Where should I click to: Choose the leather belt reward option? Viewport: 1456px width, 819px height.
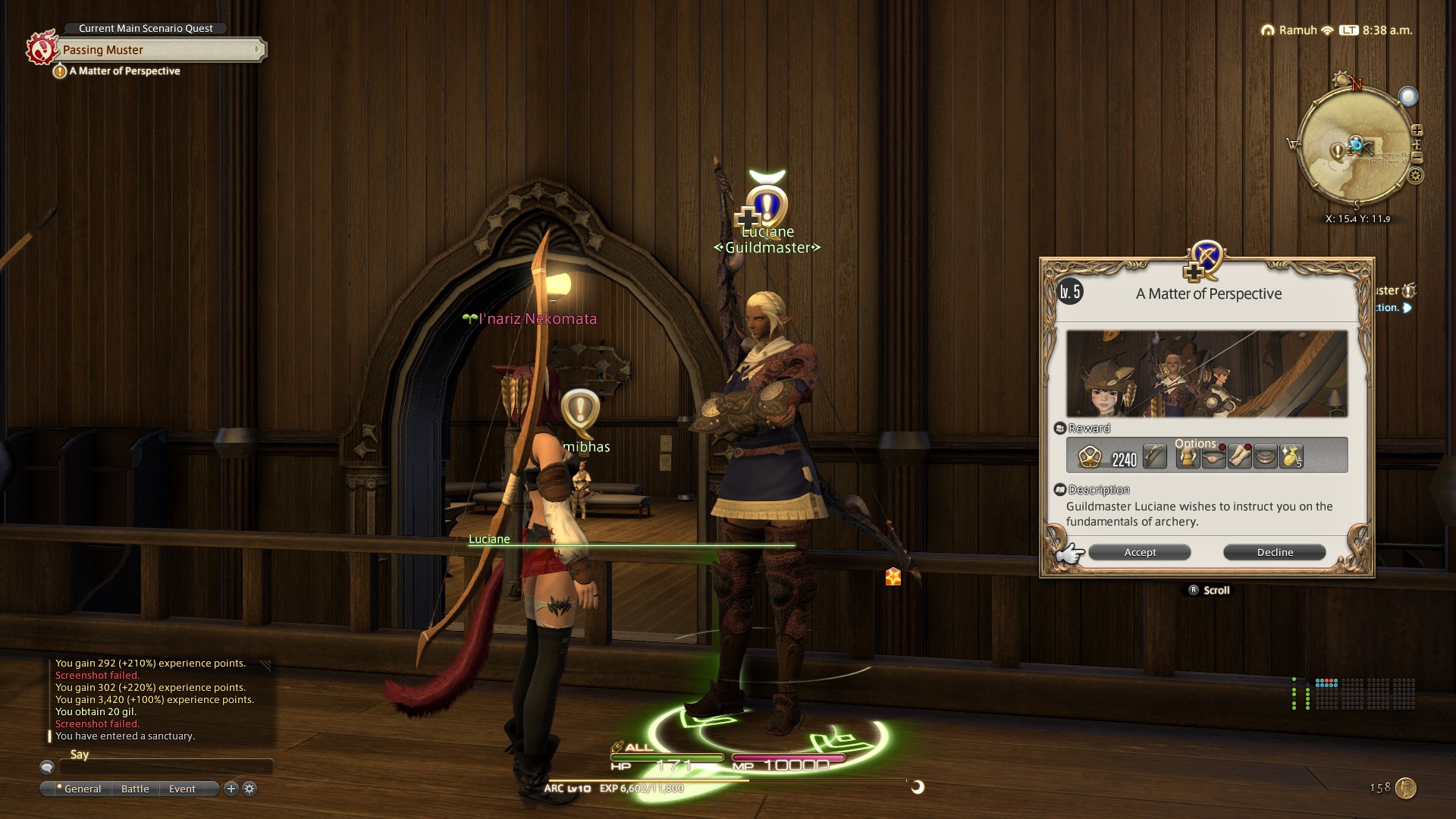click(1213, 457)
